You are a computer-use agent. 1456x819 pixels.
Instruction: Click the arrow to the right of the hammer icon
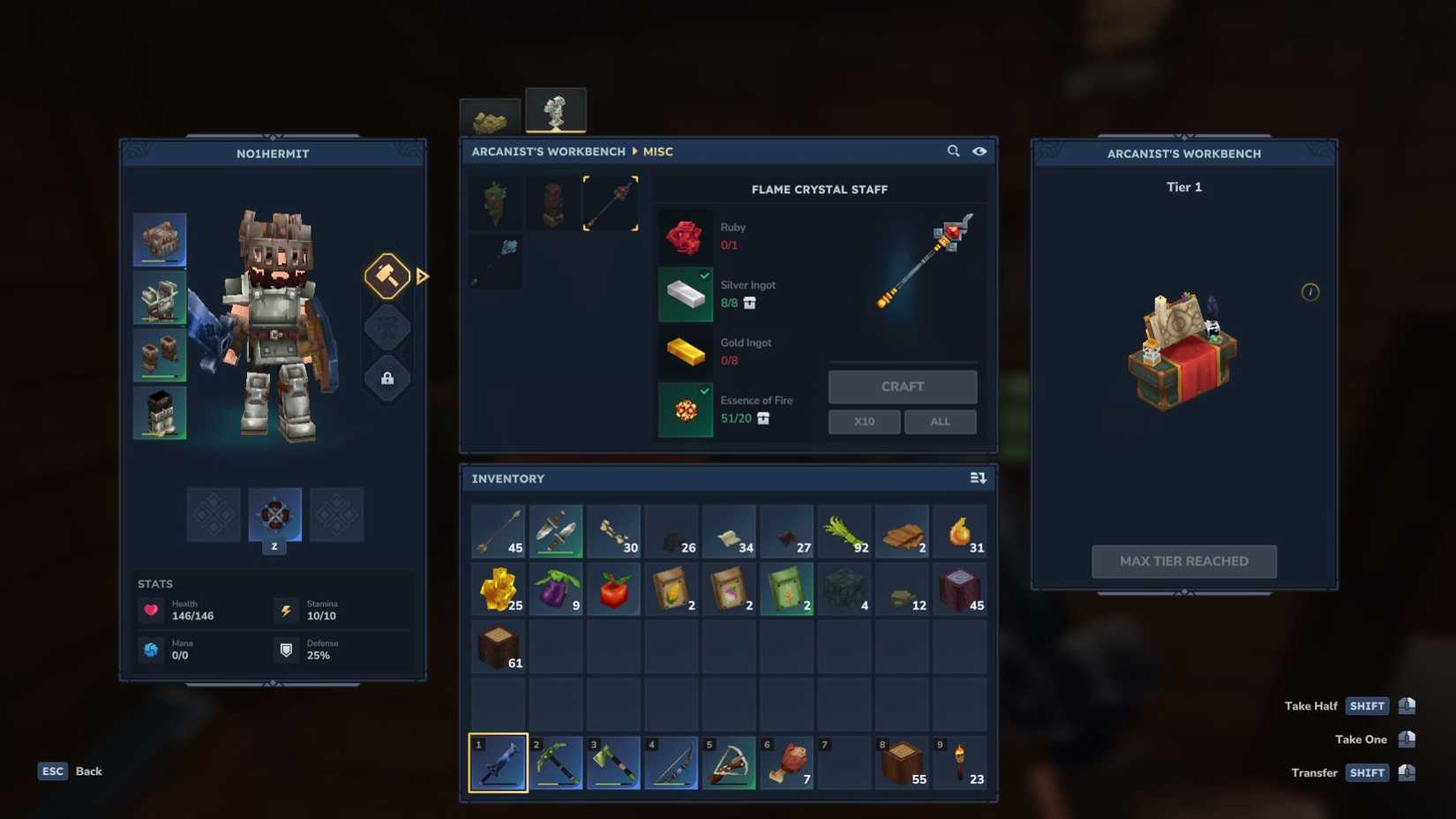424,276
